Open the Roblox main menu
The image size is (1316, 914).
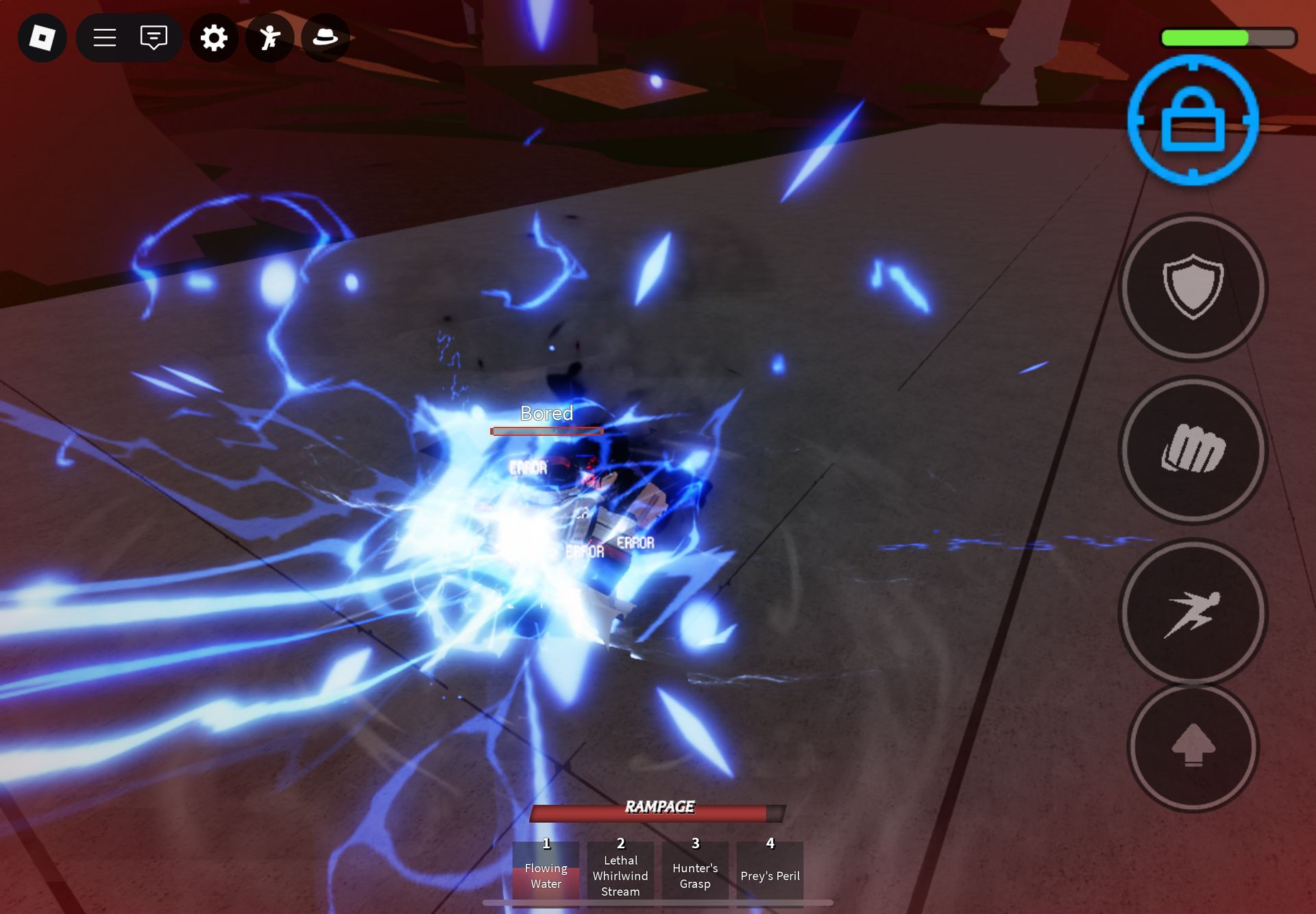coord(42,38)
